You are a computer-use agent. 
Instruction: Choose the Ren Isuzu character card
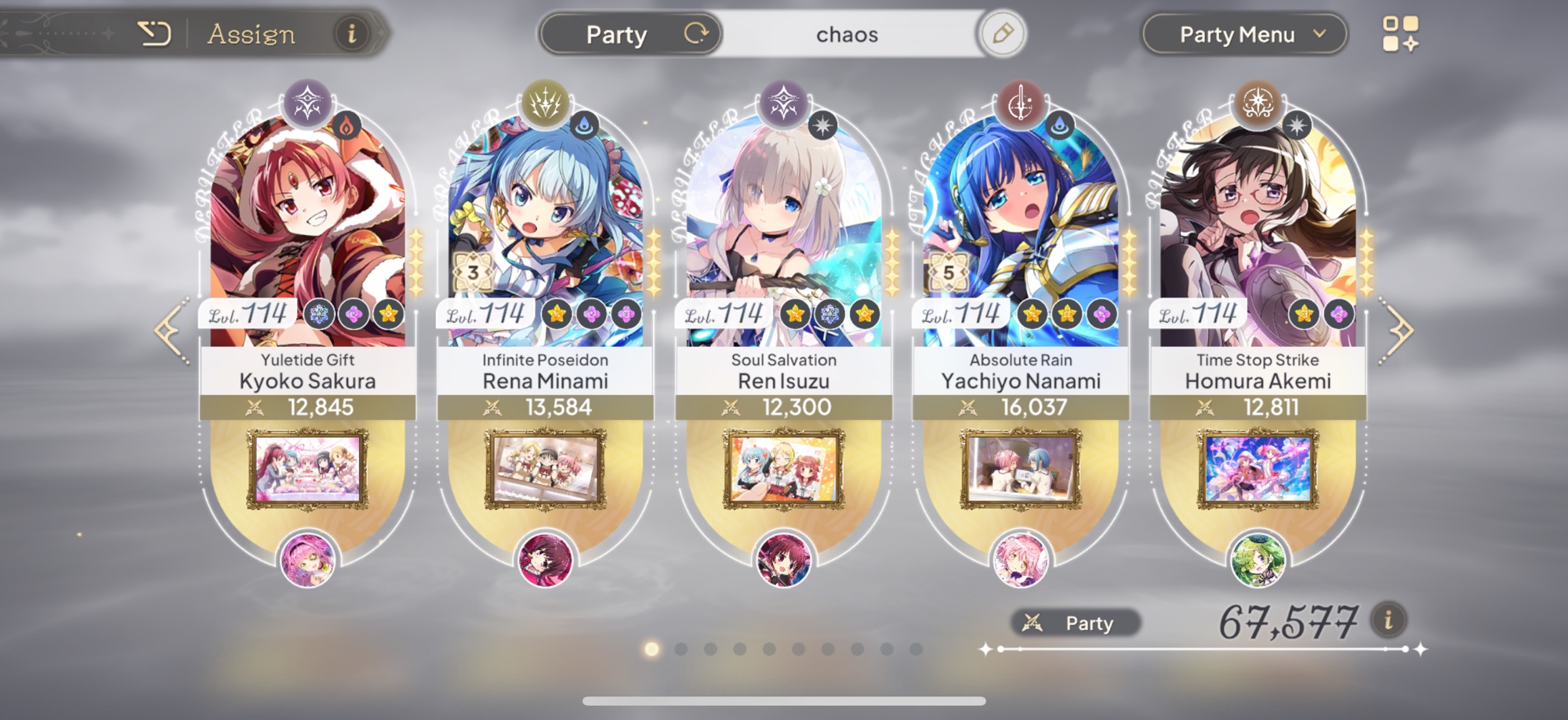[783, 235]
